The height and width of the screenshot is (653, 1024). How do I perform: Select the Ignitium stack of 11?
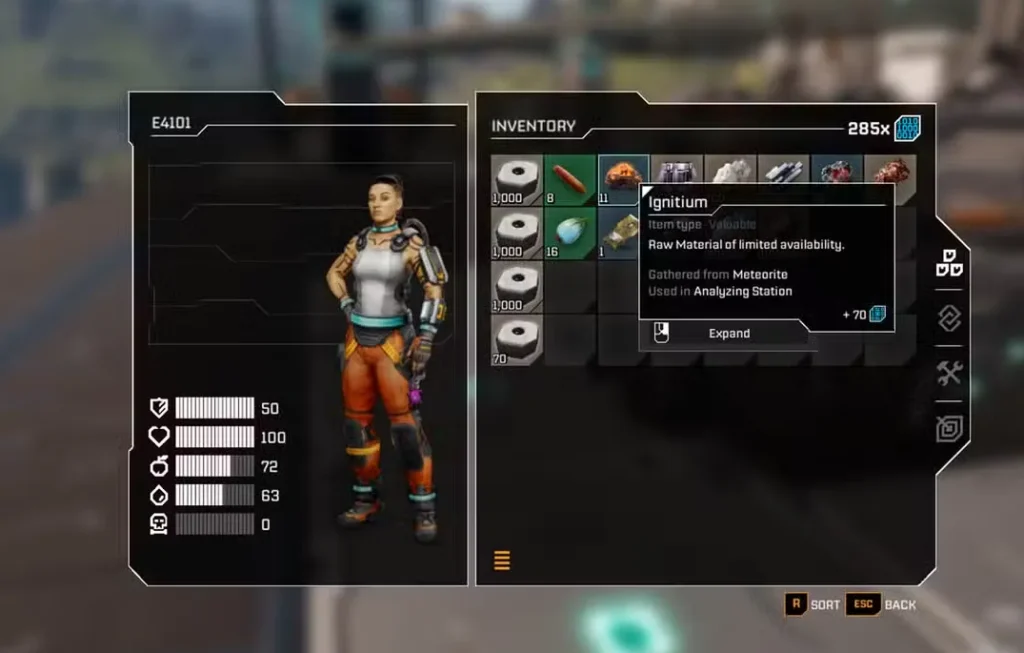(x=622, y=178)
